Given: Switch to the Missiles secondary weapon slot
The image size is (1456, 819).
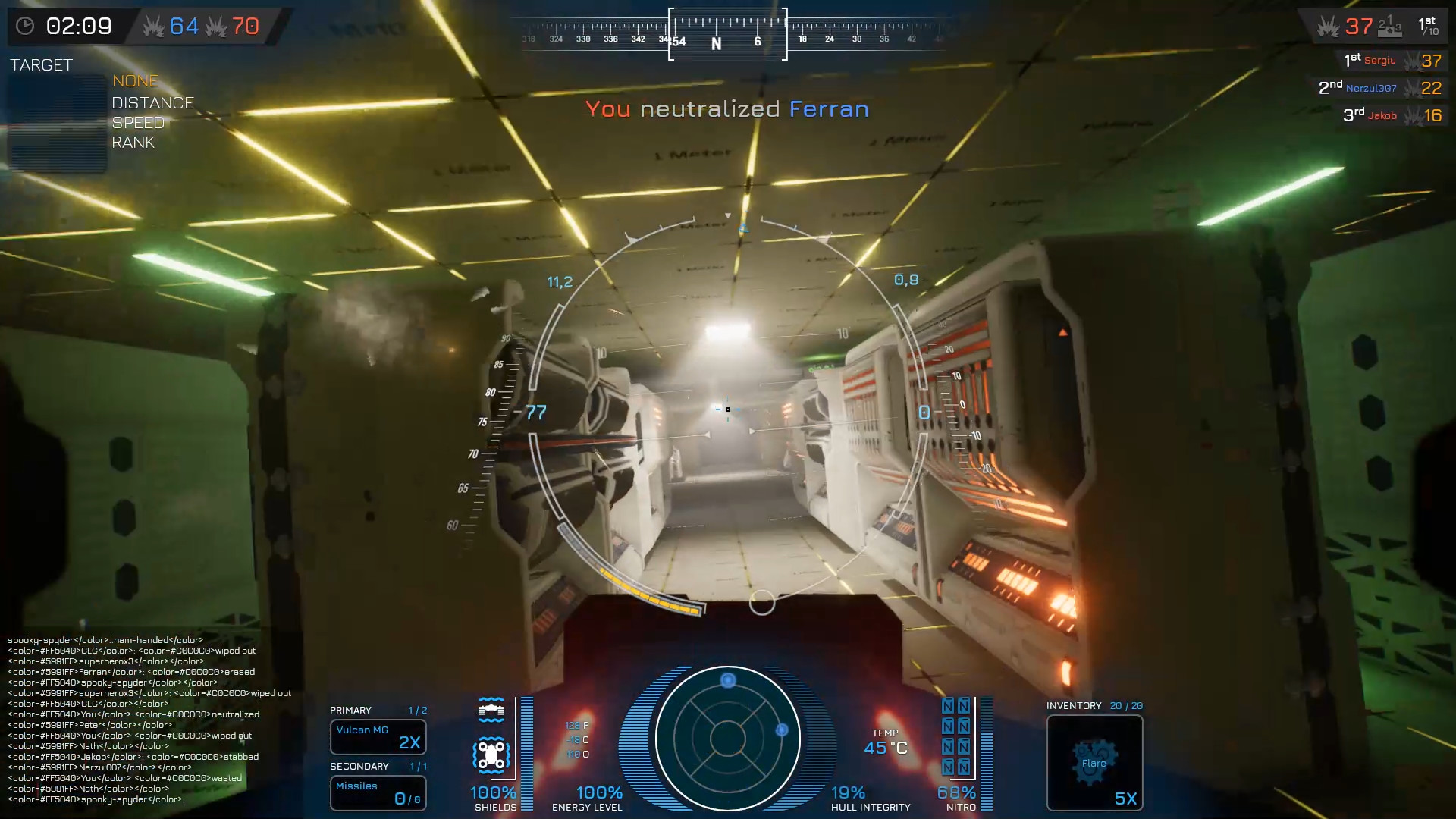Looking at the screenshot, I should (x=378, y=792).
